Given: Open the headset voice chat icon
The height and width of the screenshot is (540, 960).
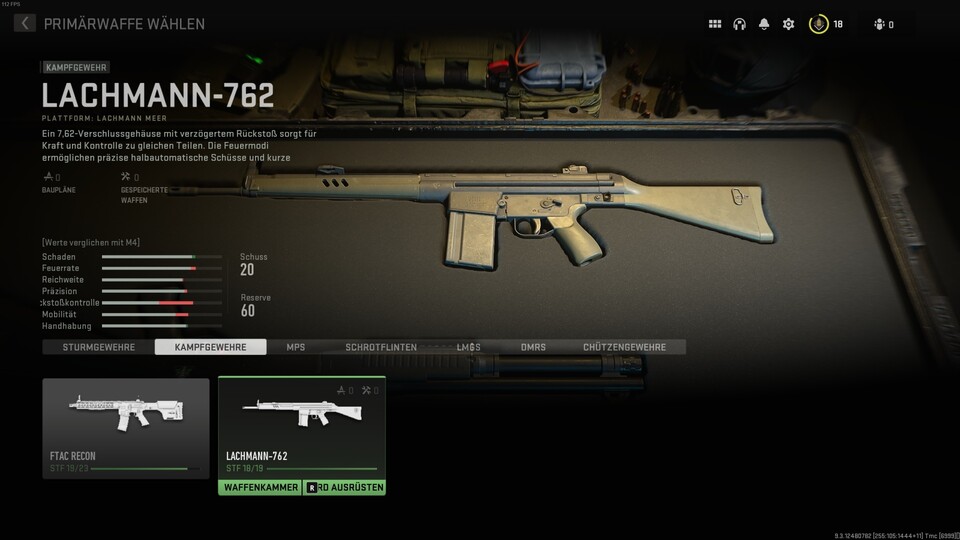Looking at the screenshot, I should click(740, 24).
